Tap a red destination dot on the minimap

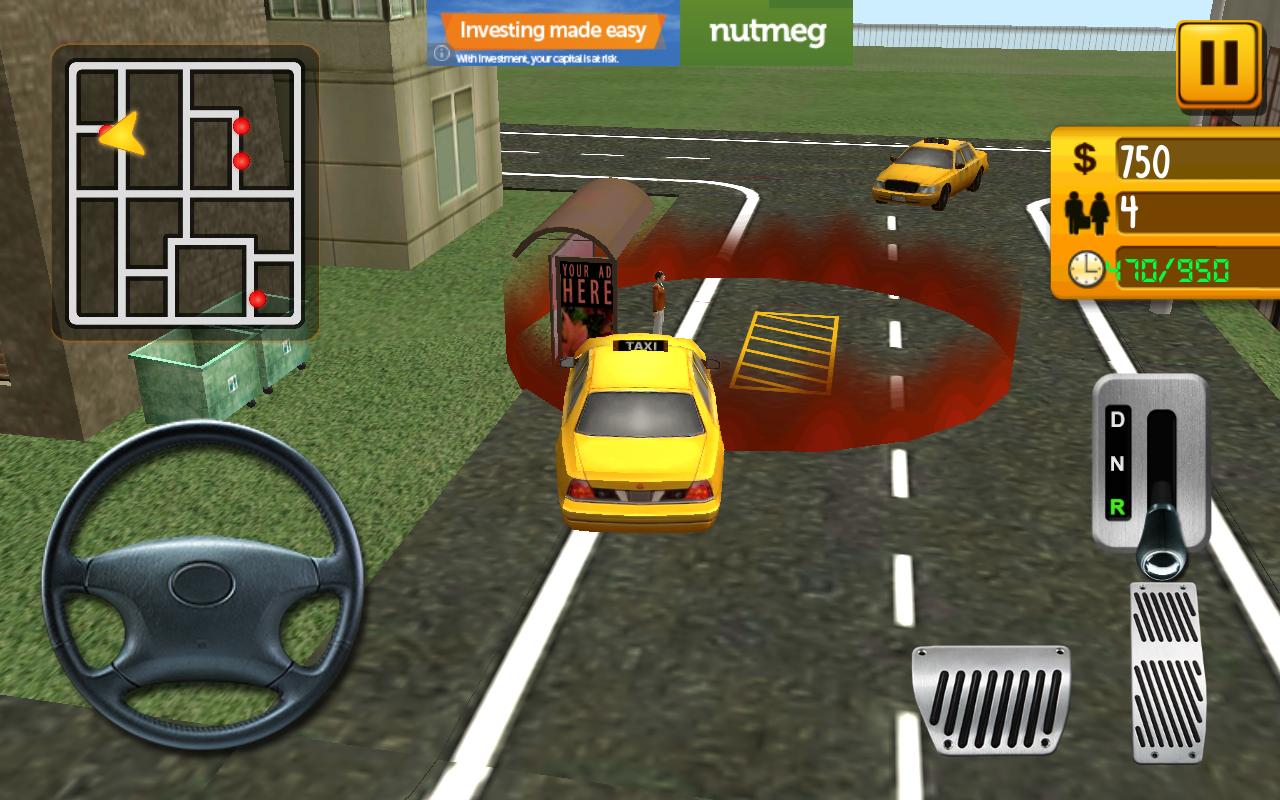pyautogui.click(x=241, y=126)
